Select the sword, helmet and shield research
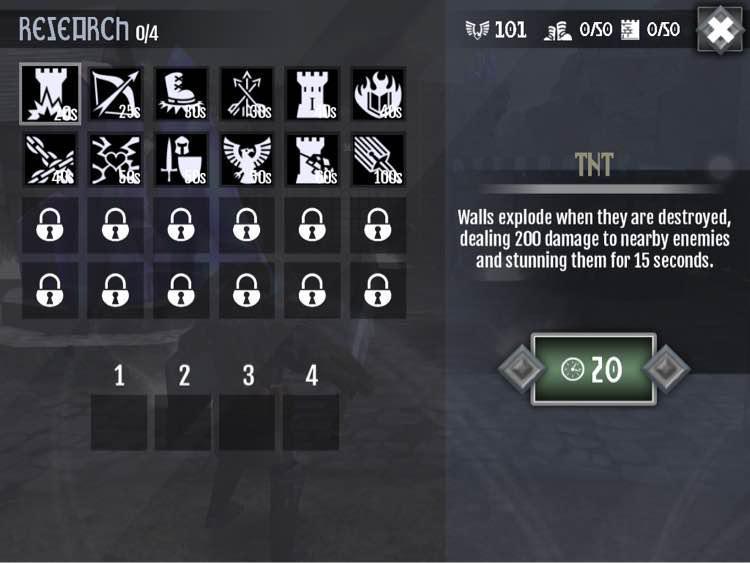Image resolution: width=750 pixels, height=563 pixels. click(x=181, y=160)
